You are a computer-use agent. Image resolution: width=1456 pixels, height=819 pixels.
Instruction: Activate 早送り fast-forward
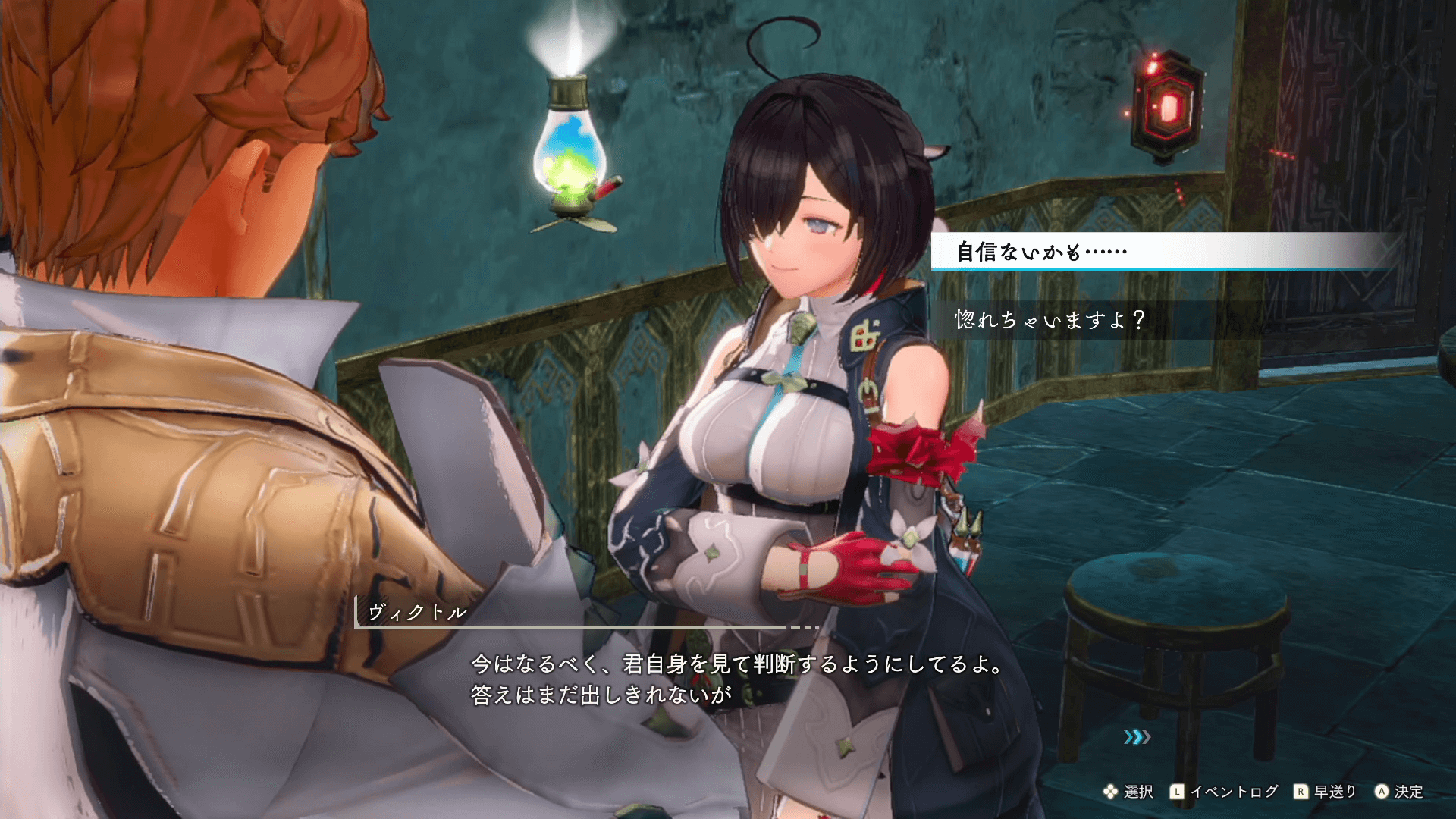tap(1325, 792)
